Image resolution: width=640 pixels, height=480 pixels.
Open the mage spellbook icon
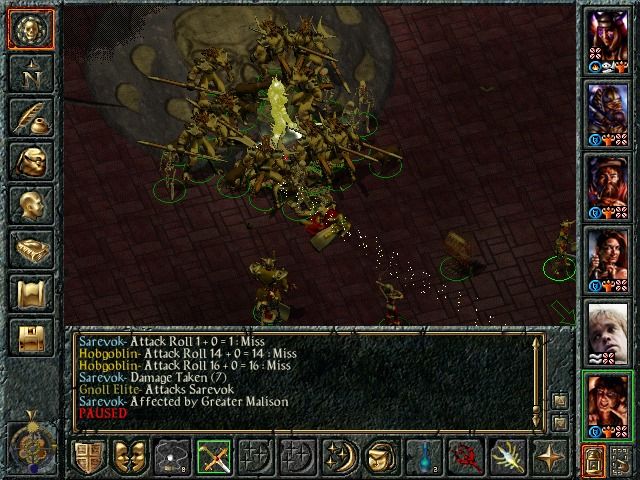[x=31, y=250]
